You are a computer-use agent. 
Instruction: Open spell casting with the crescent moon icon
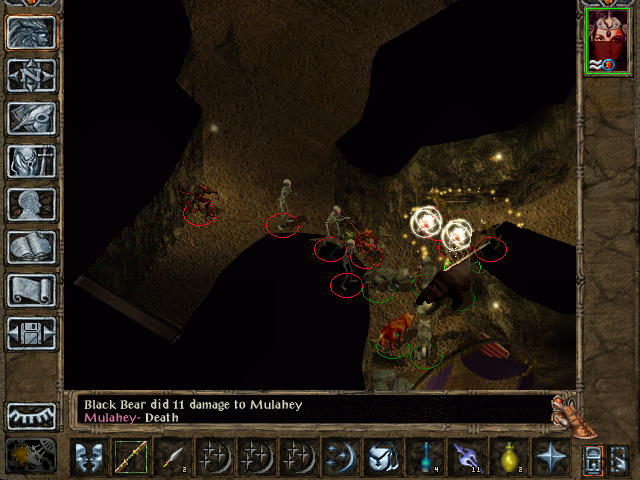click(x=339, y=458)
